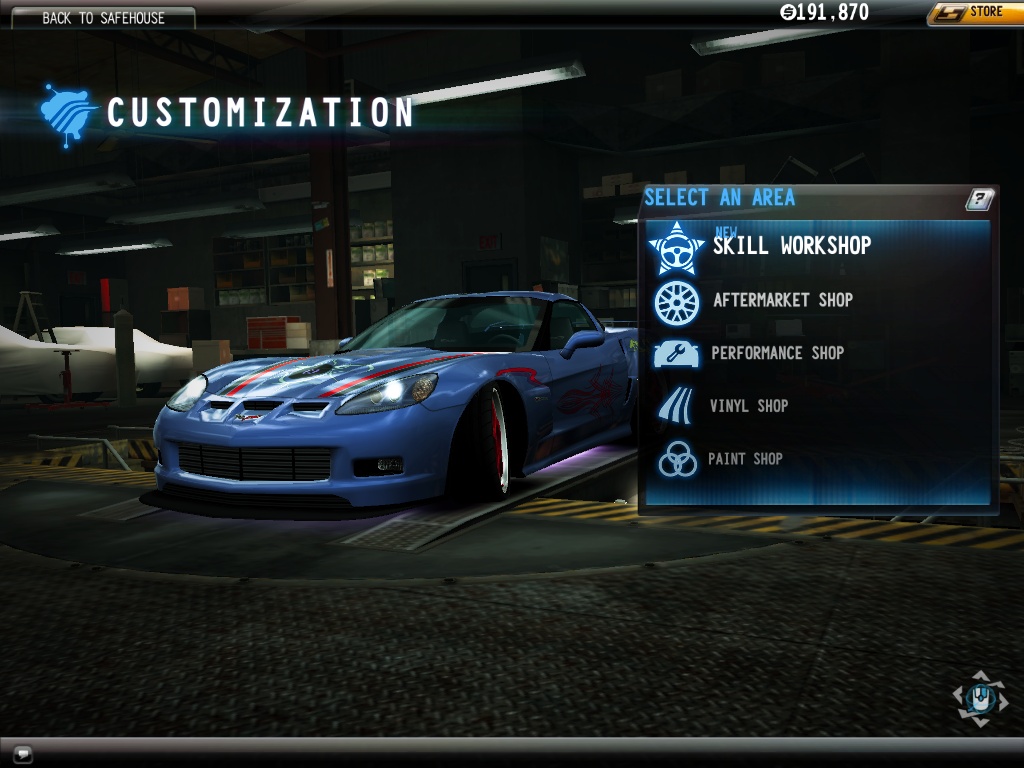Viewport: 1024px width, 768px height.
Task: Enter the Performance Shop
Action: [x=777, y=353]
